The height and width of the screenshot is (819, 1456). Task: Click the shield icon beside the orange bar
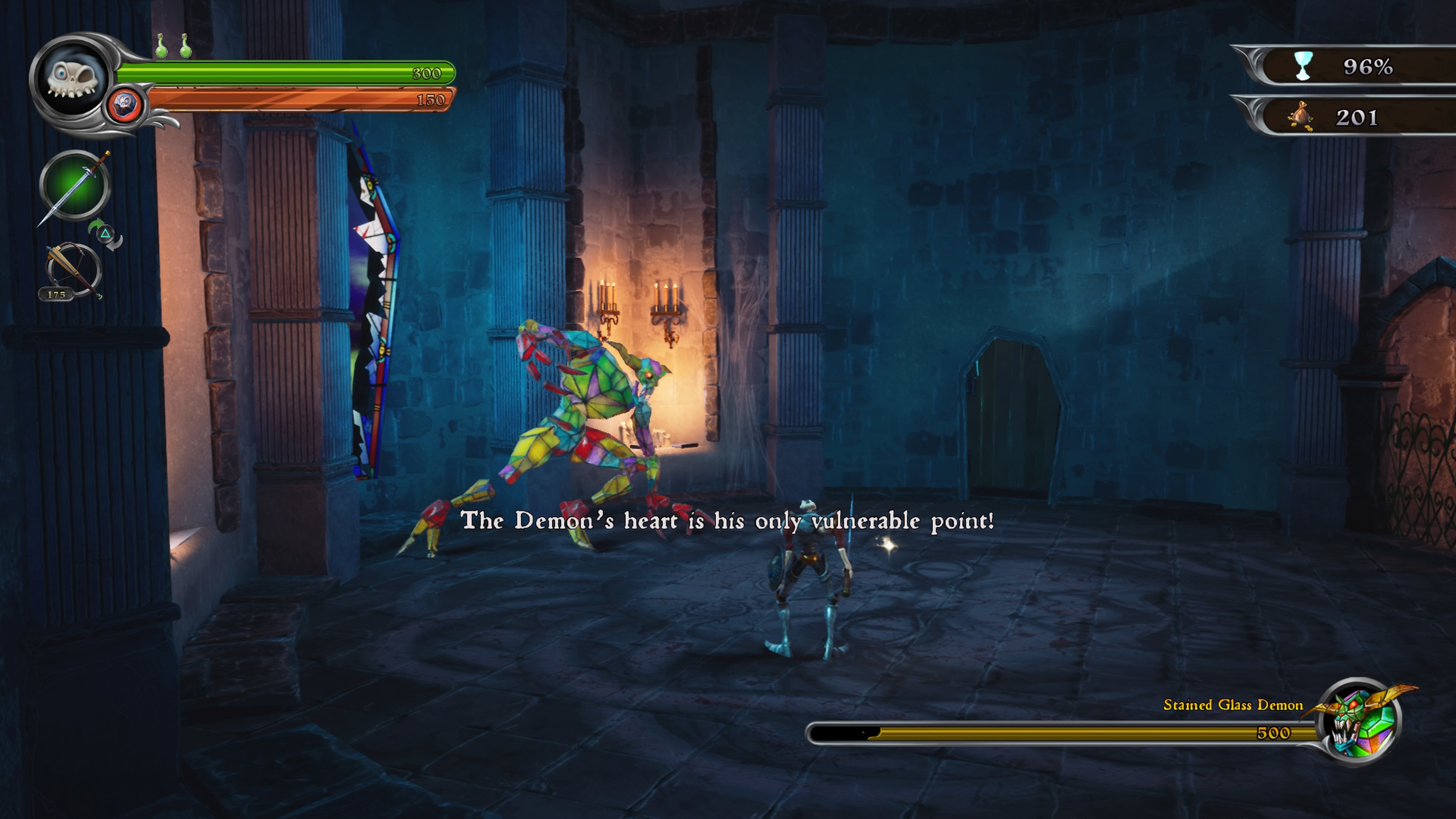pos(125,105)
